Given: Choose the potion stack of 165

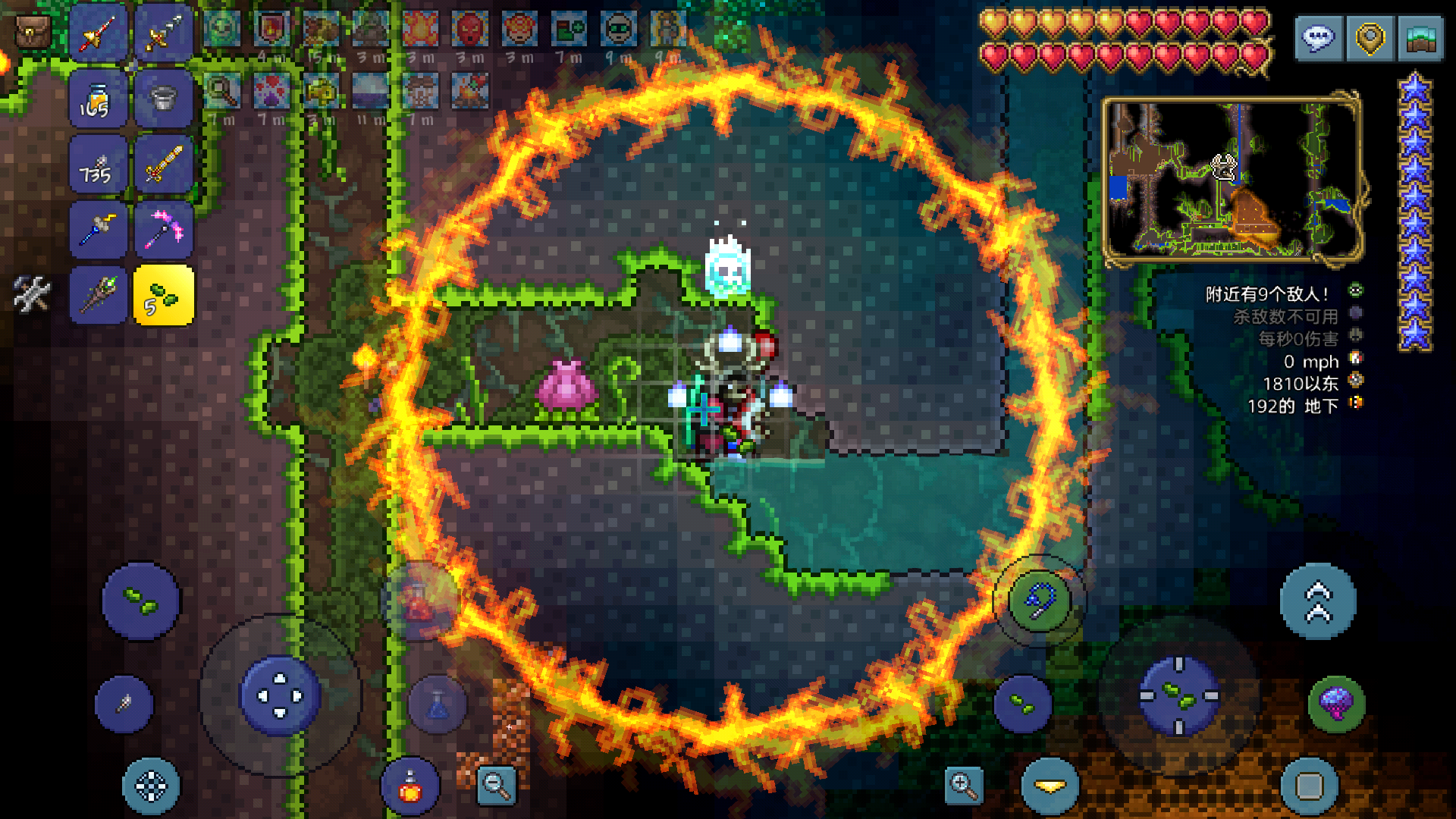Looking at the screenshot, I should click(x=98, y=99).
